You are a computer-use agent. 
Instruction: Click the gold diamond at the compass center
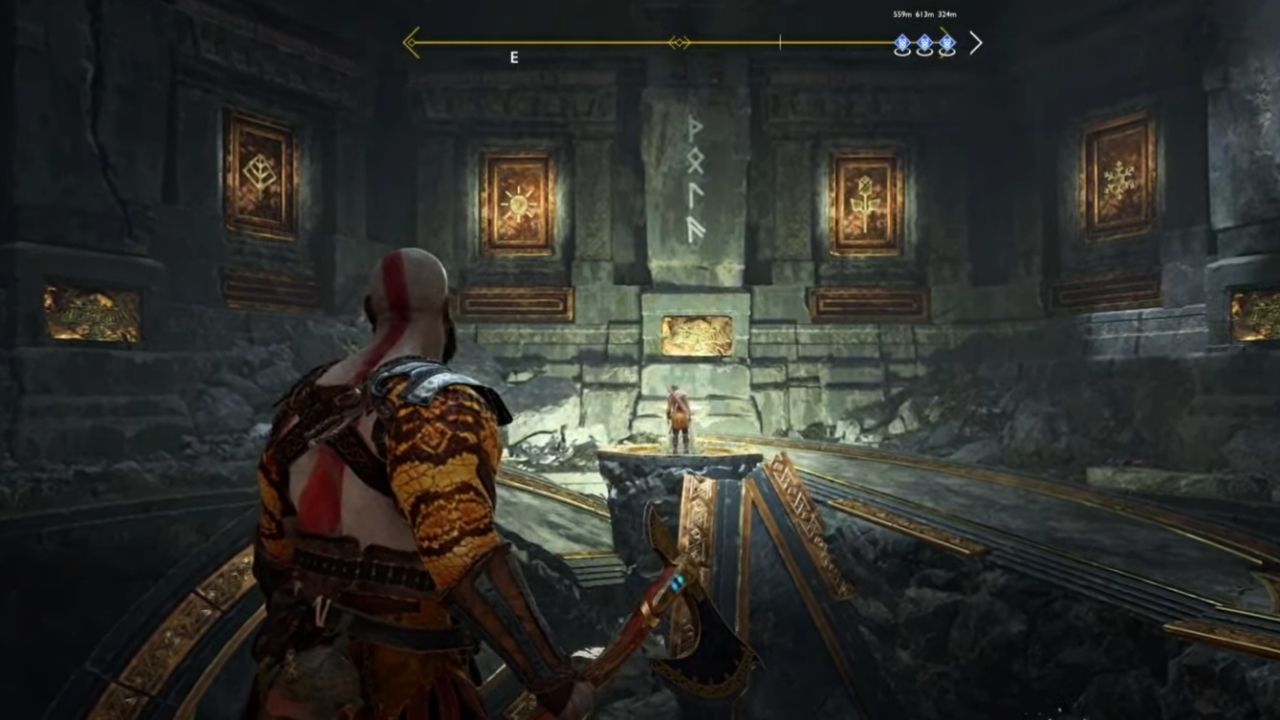pos(679,43)
